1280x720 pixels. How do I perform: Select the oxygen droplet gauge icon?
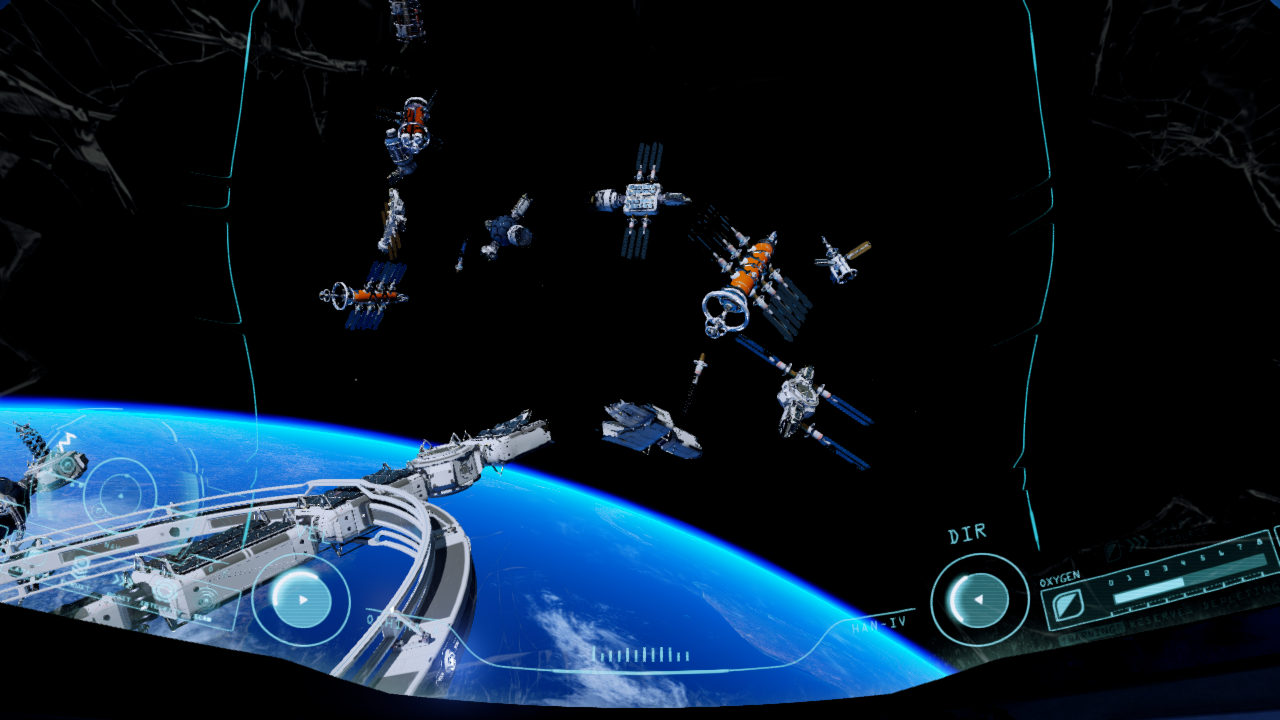[1069, 605]
